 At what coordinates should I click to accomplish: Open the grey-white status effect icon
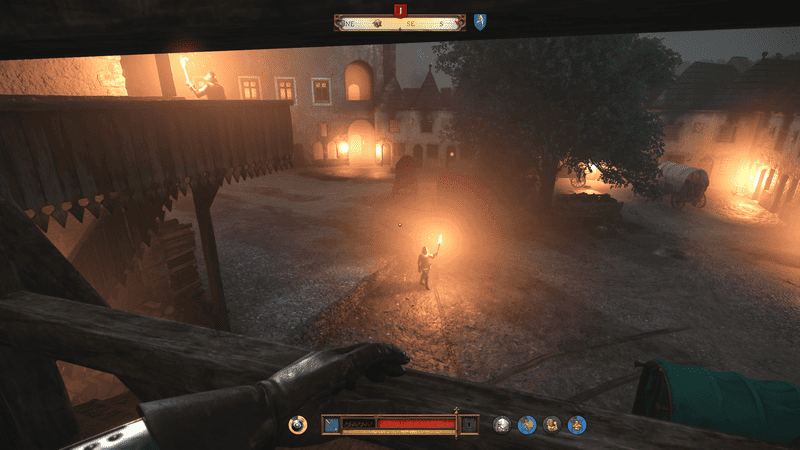[503, 425]
